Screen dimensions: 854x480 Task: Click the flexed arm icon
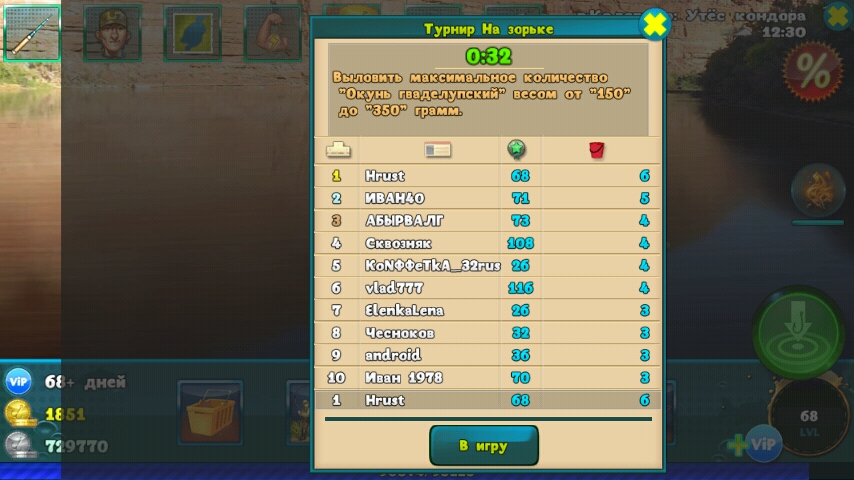[x=272, y=34]
